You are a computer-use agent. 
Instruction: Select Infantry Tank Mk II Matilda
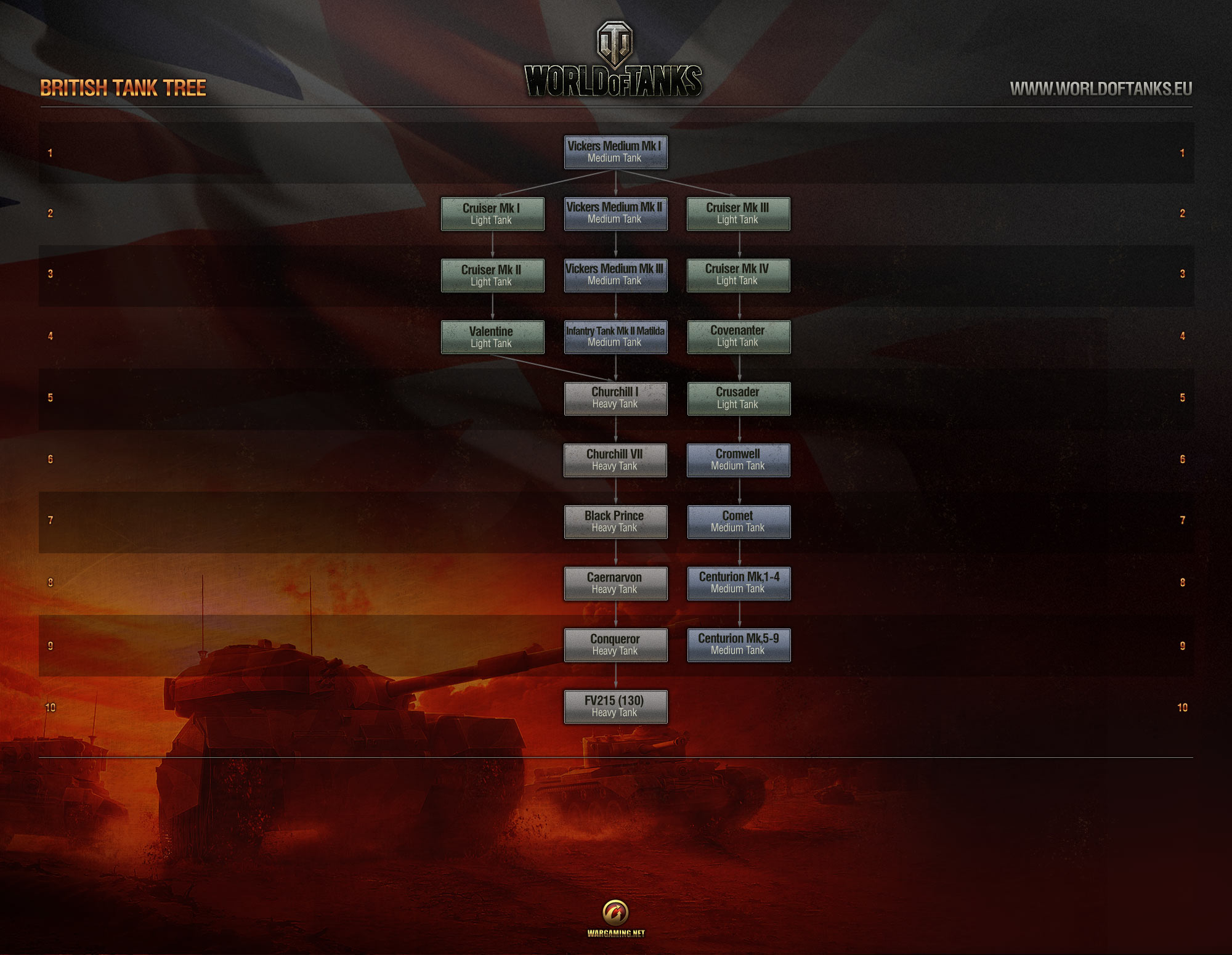615,336
